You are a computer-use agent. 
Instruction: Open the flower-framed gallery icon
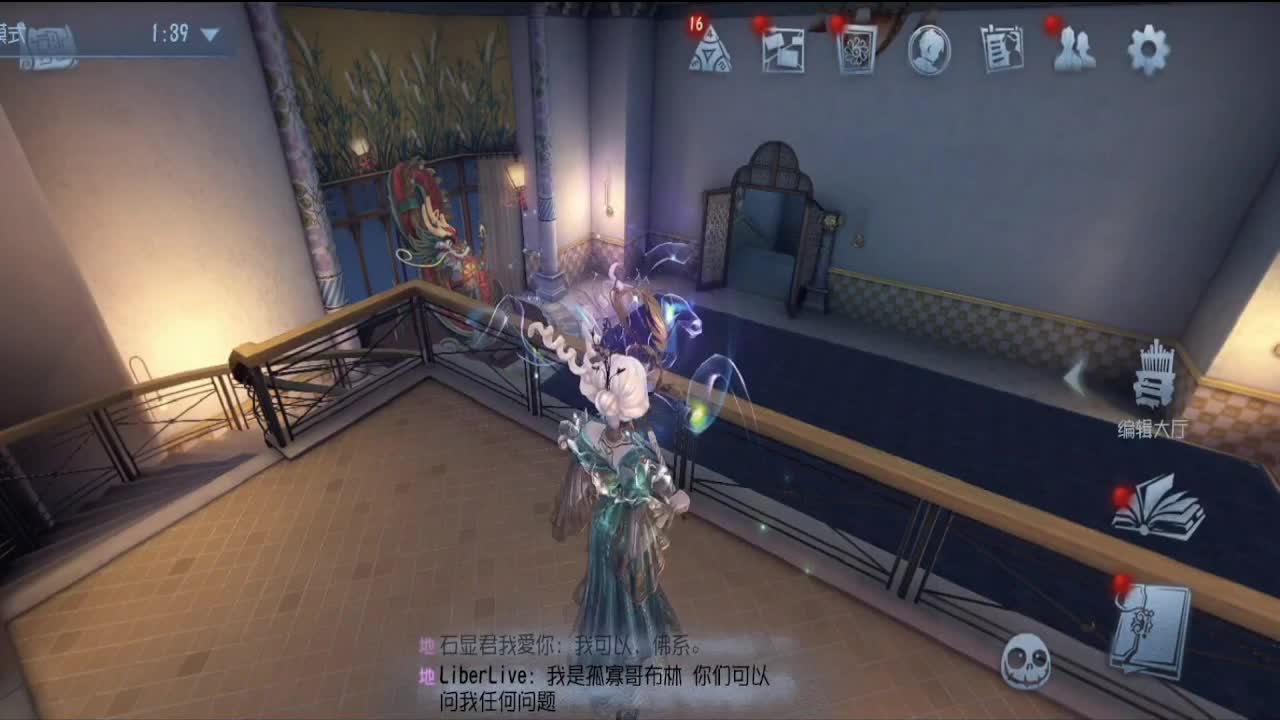857,50
